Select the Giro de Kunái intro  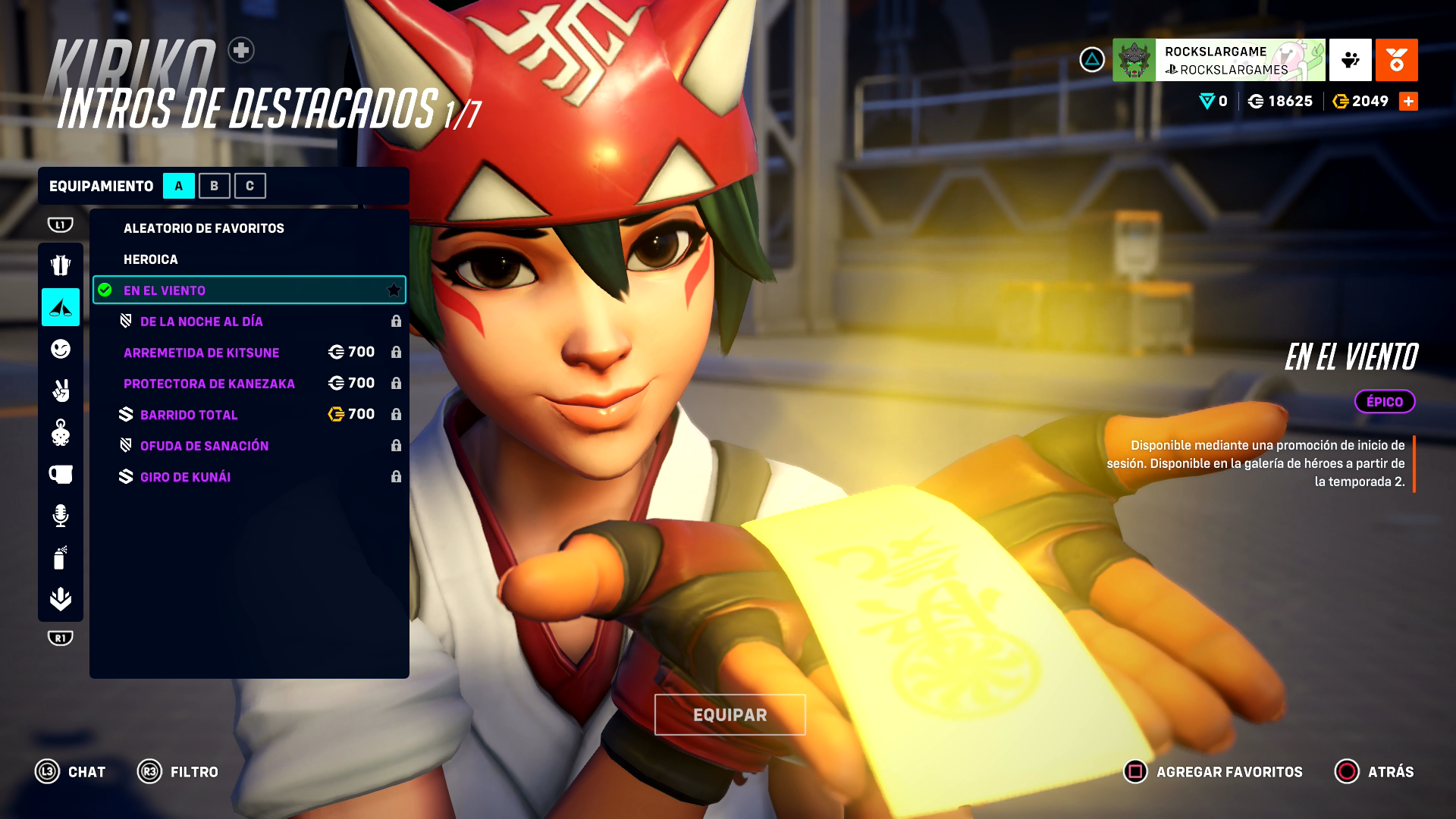tap(185, 477)
